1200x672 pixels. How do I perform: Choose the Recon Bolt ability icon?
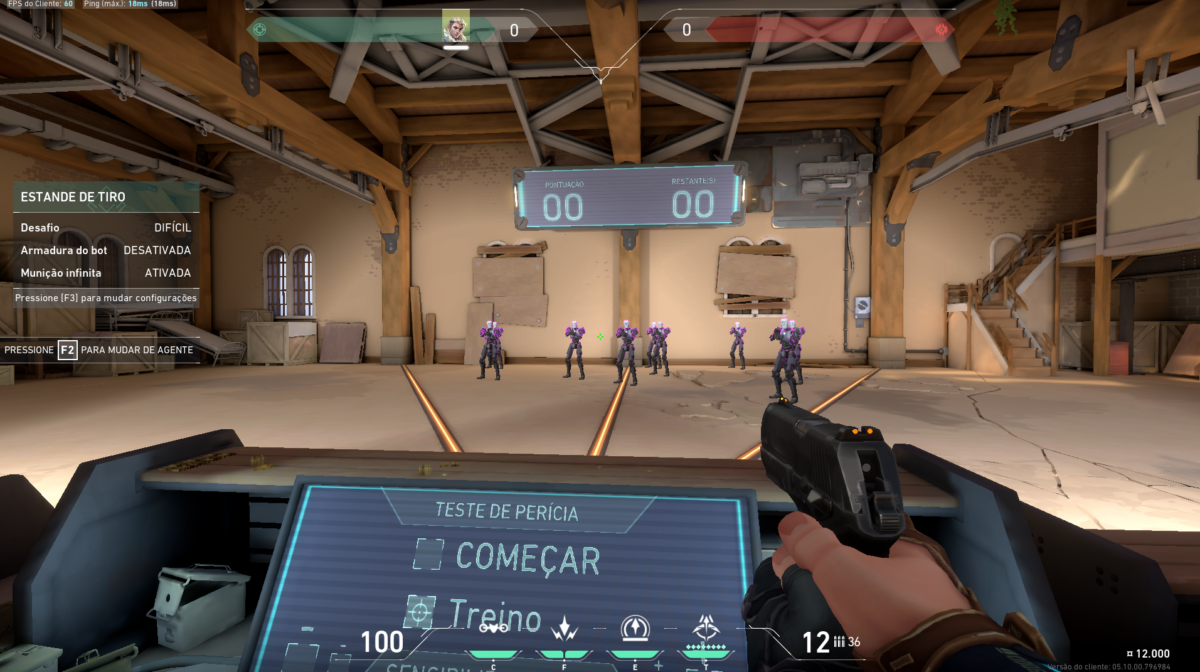click(634, 628)
